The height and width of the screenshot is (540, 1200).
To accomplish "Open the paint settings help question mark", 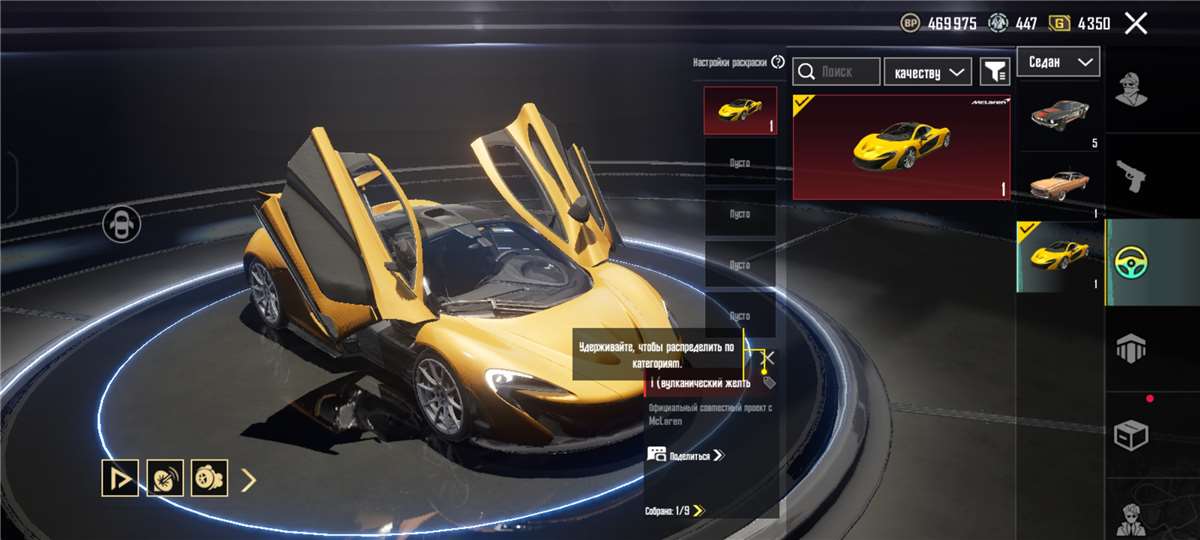I will point(778,62).
